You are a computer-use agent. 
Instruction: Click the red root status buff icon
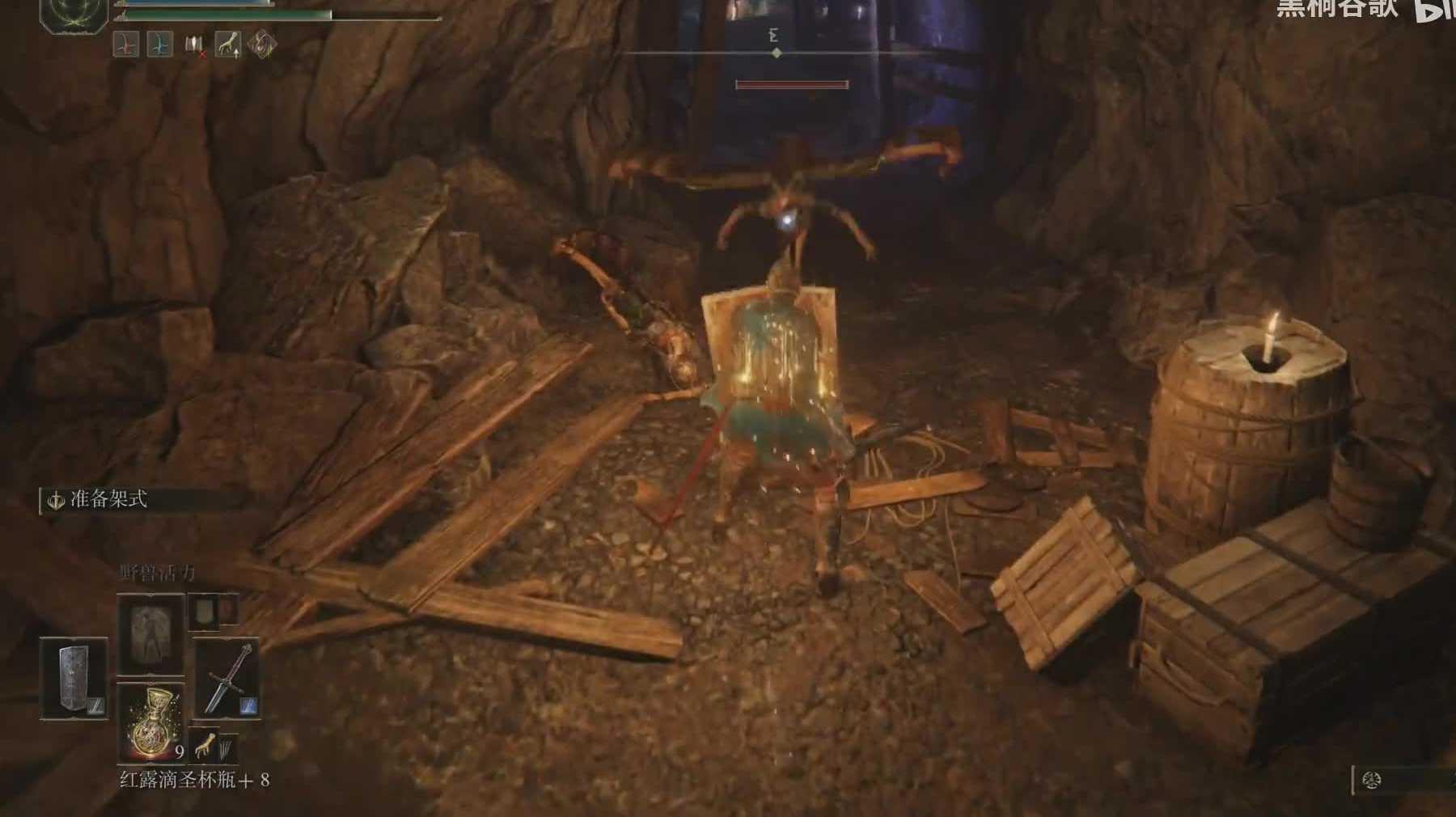click(x=126, y=44)
